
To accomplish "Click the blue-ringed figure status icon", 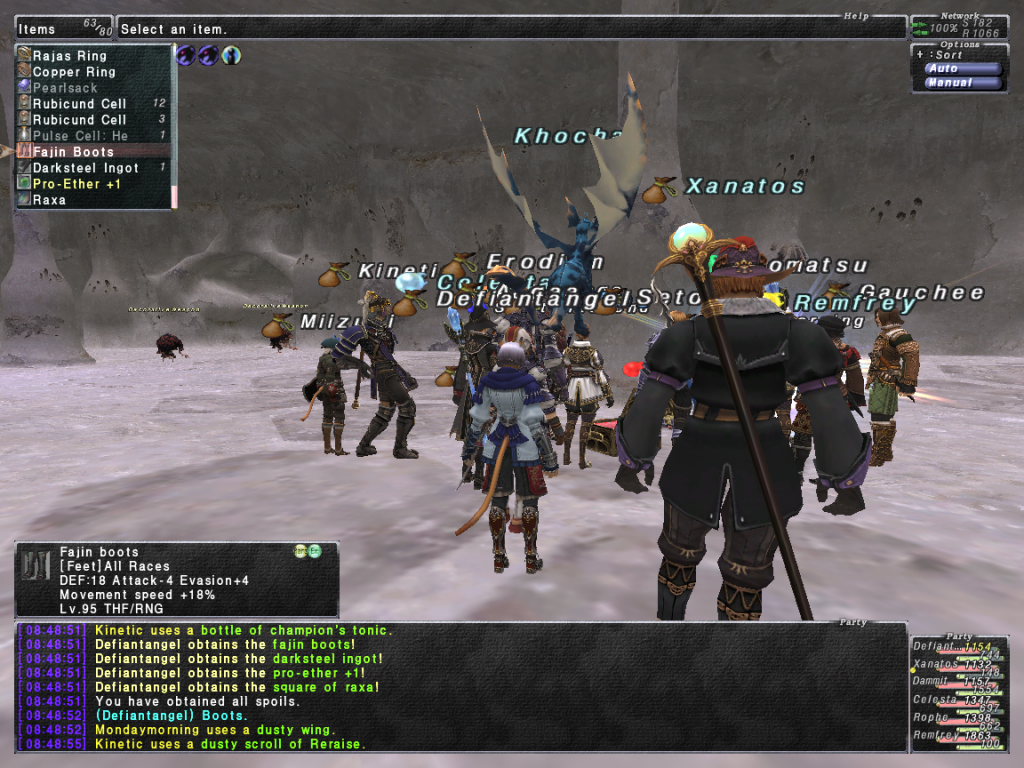I will pyautogui.click(x=231, y=55).
